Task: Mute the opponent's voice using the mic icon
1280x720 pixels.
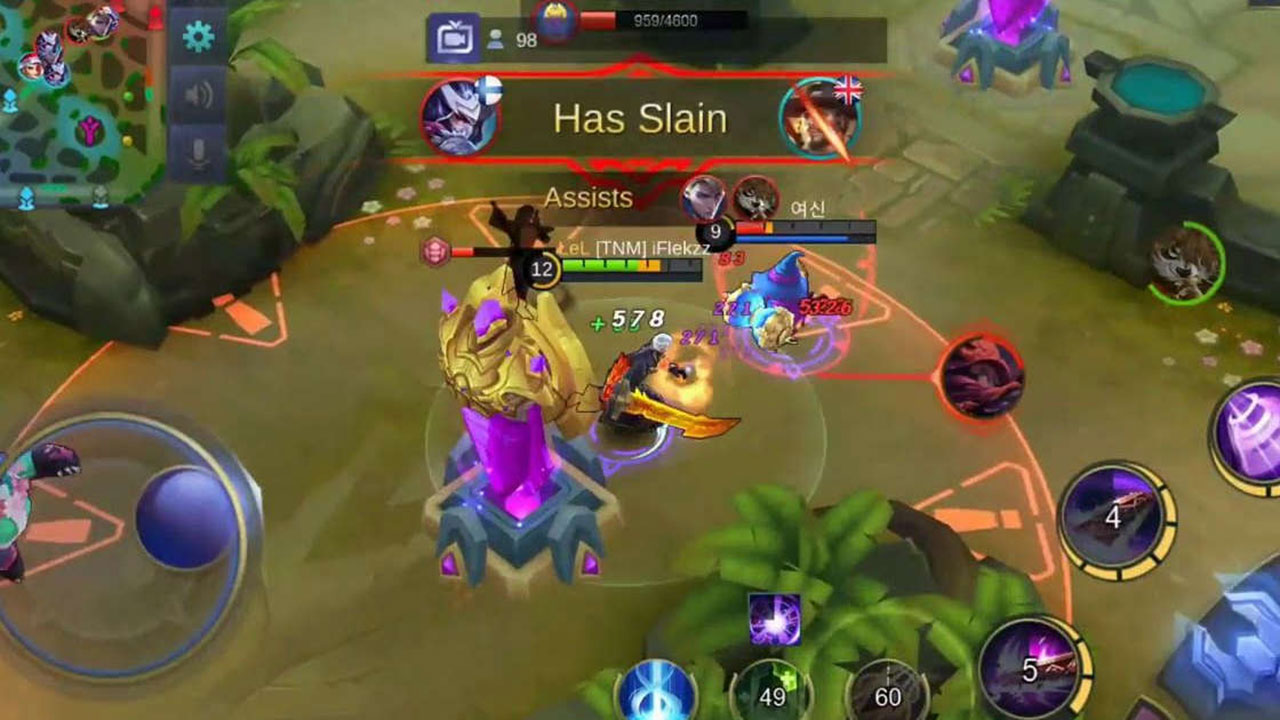Action: tap(197, 150)
